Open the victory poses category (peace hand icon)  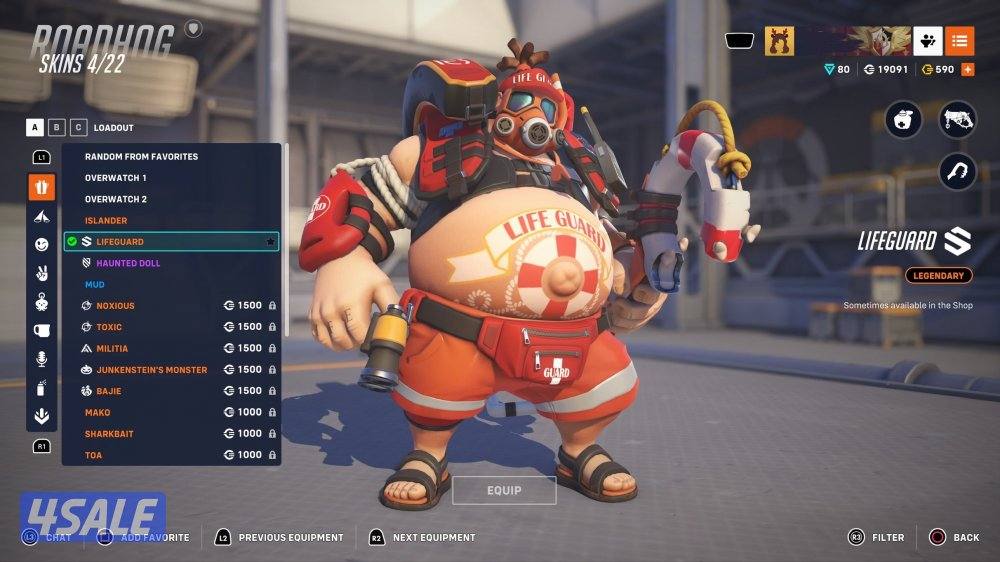41,272
